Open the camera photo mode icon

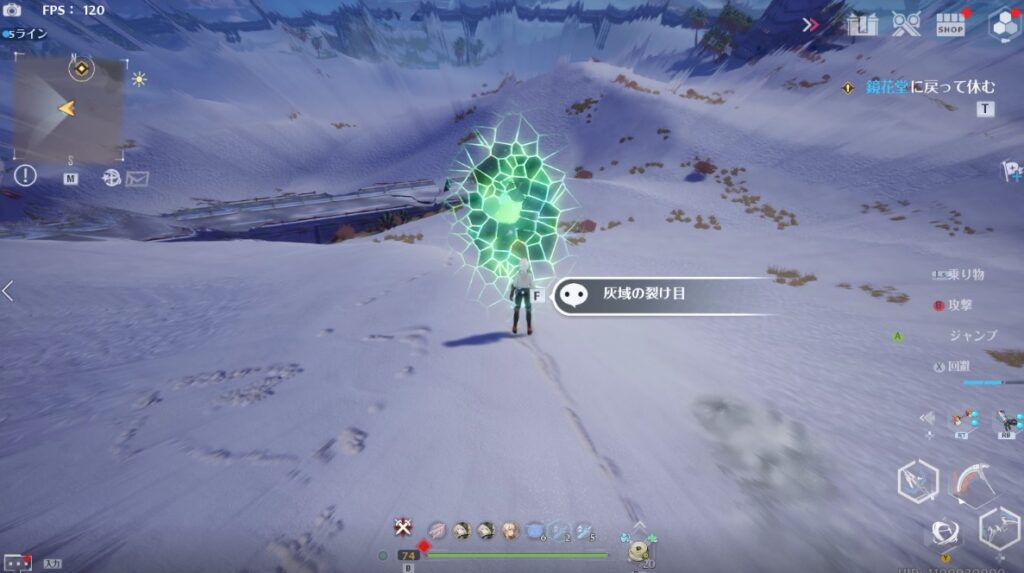12,10
